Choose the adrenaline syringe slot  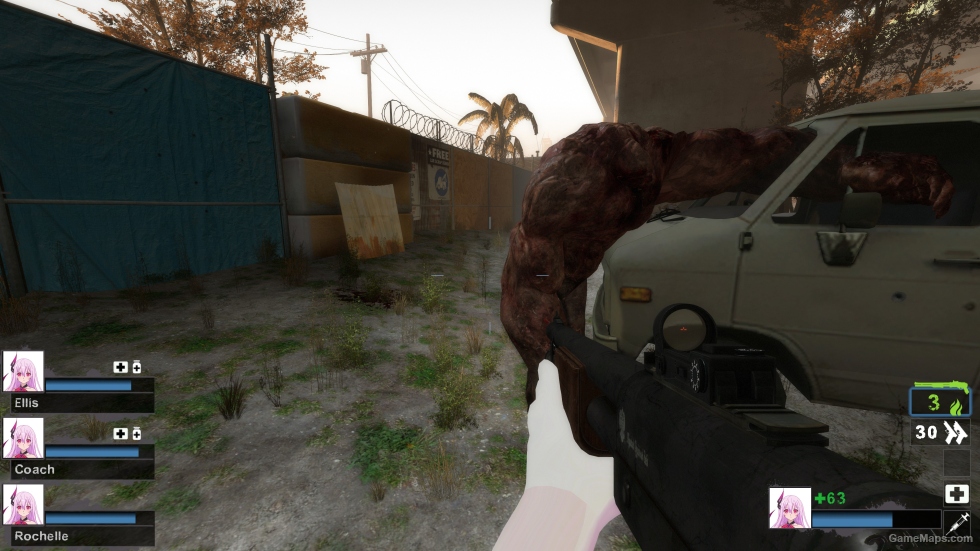tap(956, 521)
